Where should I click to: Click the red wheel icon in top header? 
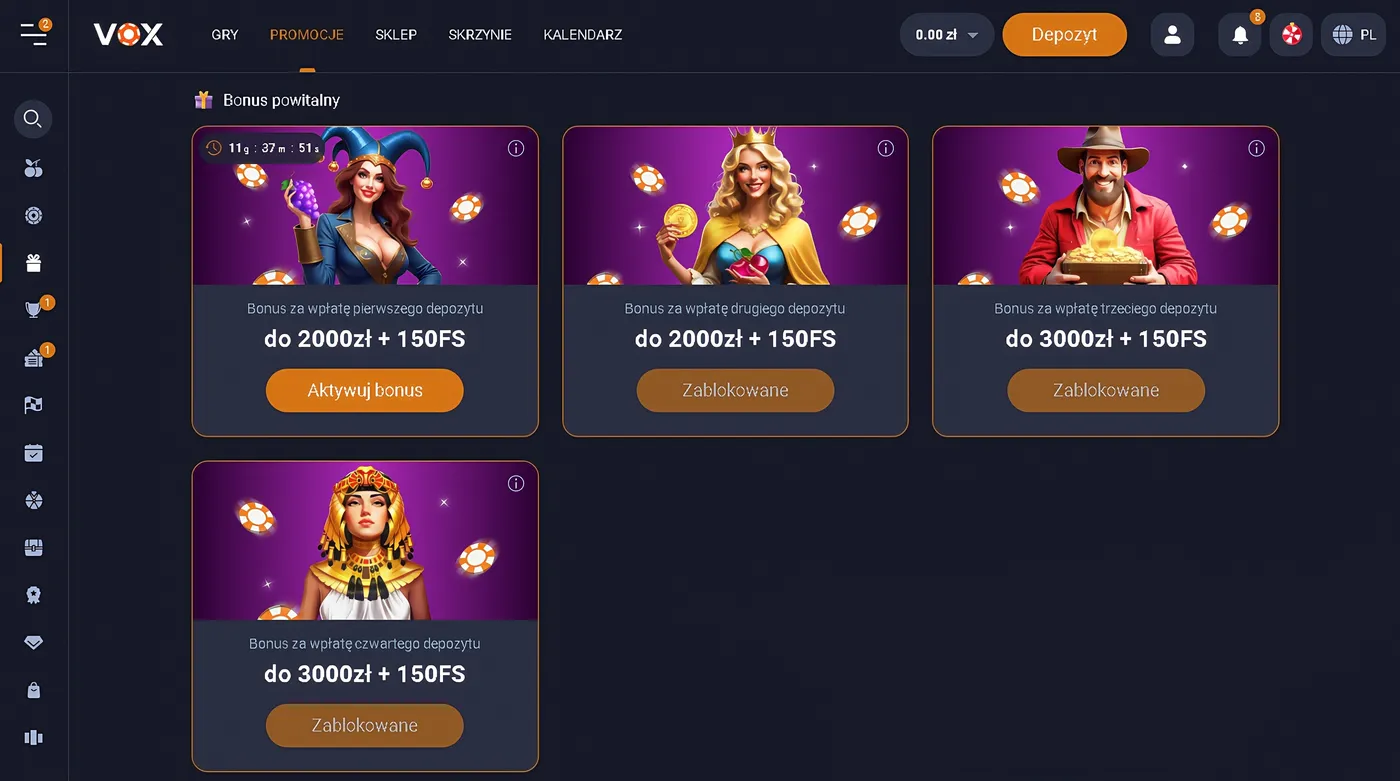click(1291, 34)
